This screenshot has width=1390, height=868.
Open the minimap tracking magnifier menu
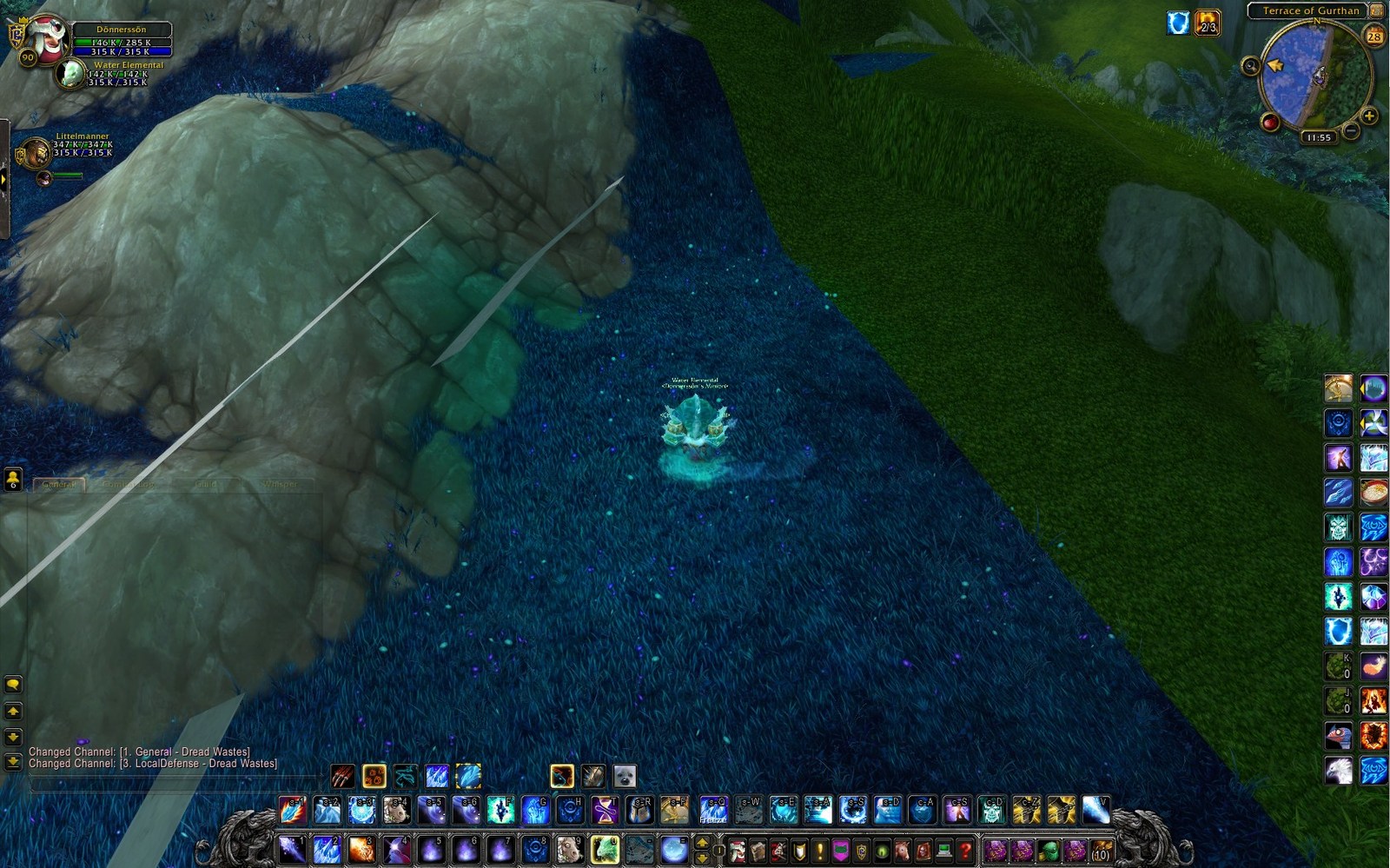click(1250, 66)
